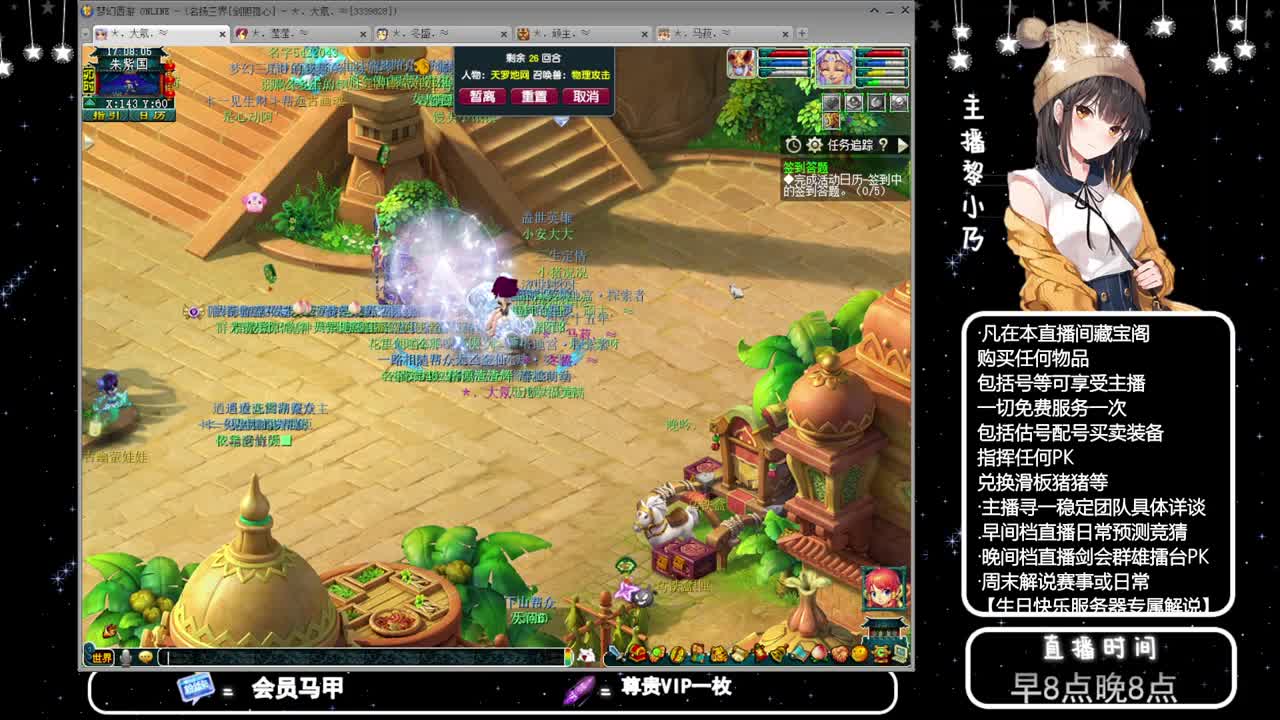Click the pet avatar portrait at top right

coord(741,63)
